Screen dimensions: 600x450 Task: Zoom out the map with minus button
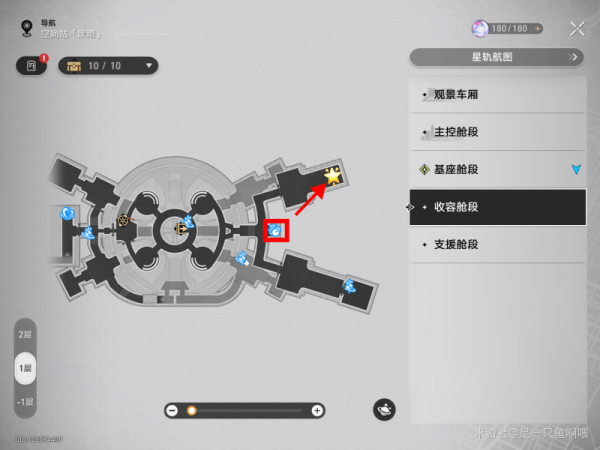coord(172,410)
